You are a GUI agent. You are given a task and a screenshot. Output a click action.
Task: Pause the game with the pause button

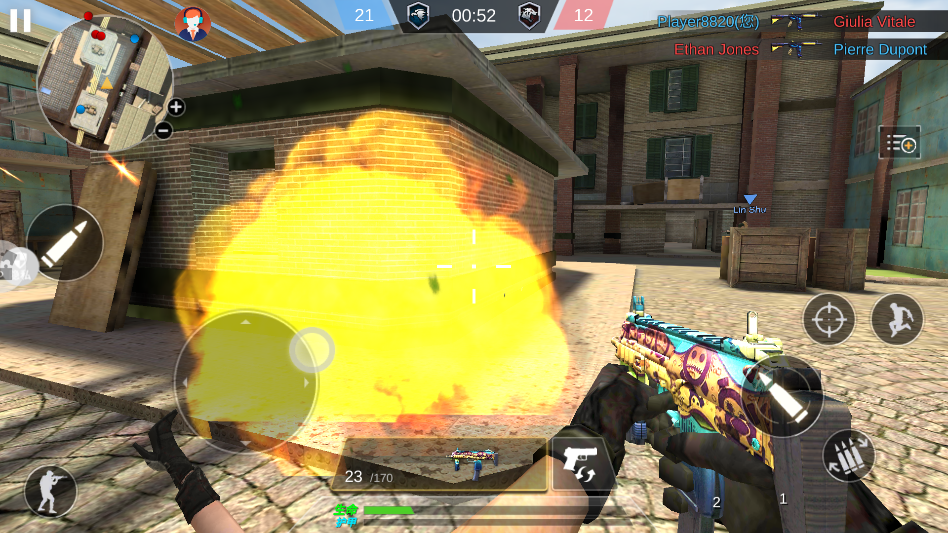(x=20, y=20)
